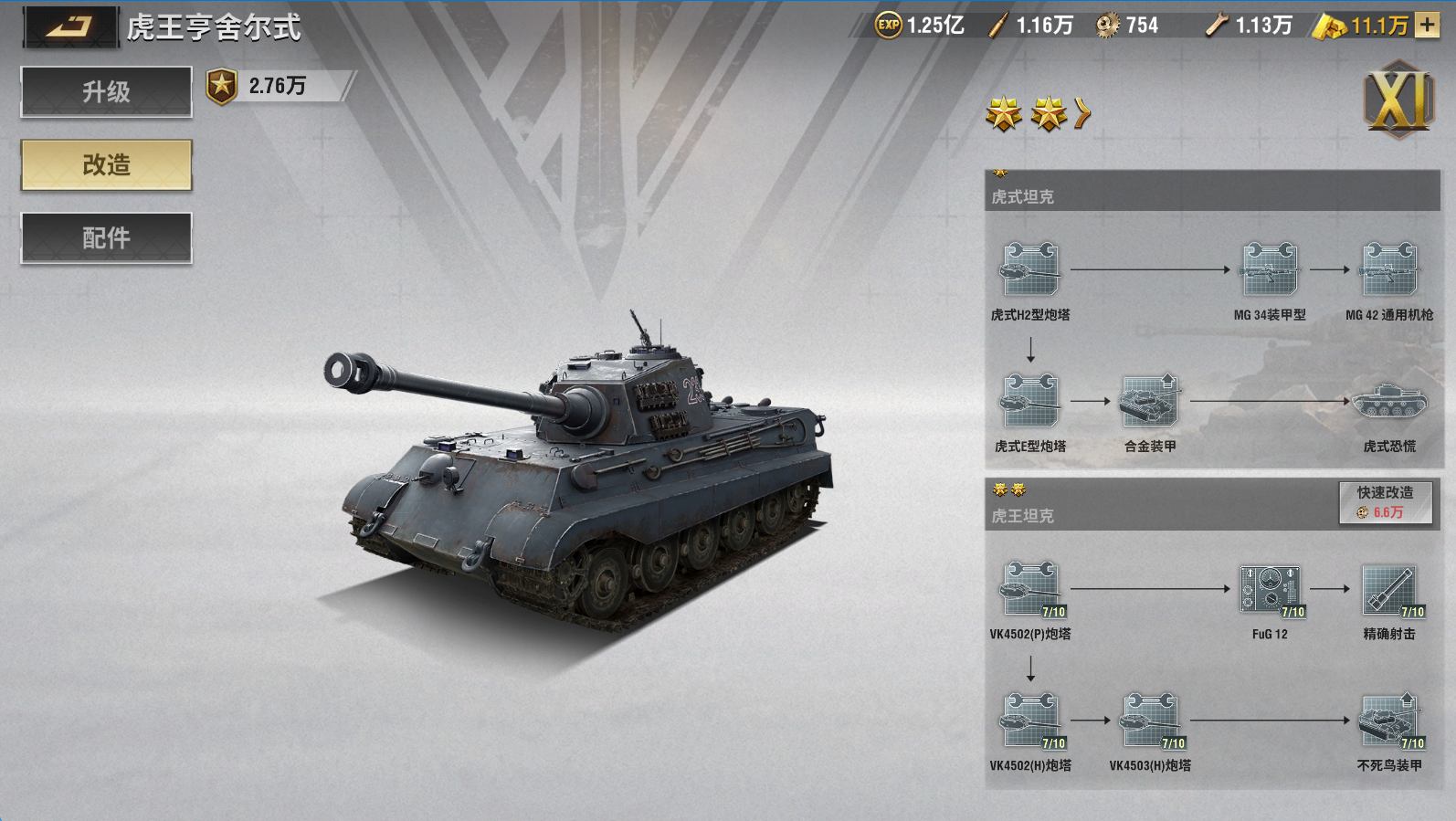Select the VK4503(H)炮塔 turret module
This screenshot has height=821, width=1456.
(1150, 721)
